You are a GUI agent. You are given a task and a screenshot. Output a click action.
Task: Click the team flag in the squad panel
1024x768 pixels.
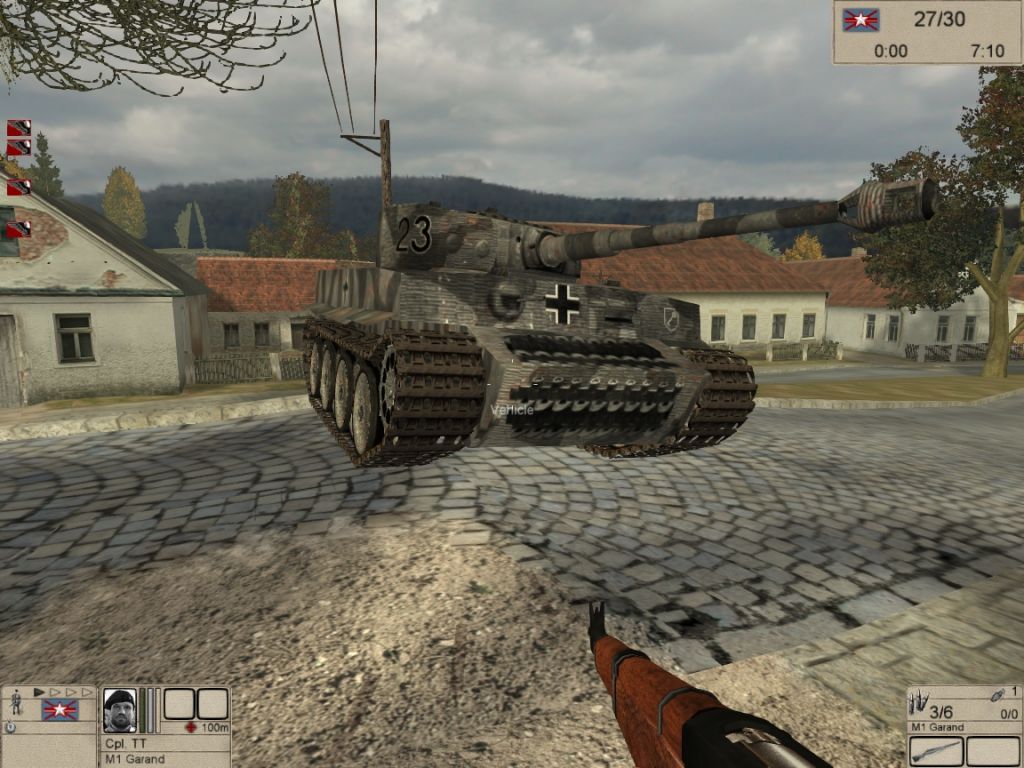tap(59, 710)
